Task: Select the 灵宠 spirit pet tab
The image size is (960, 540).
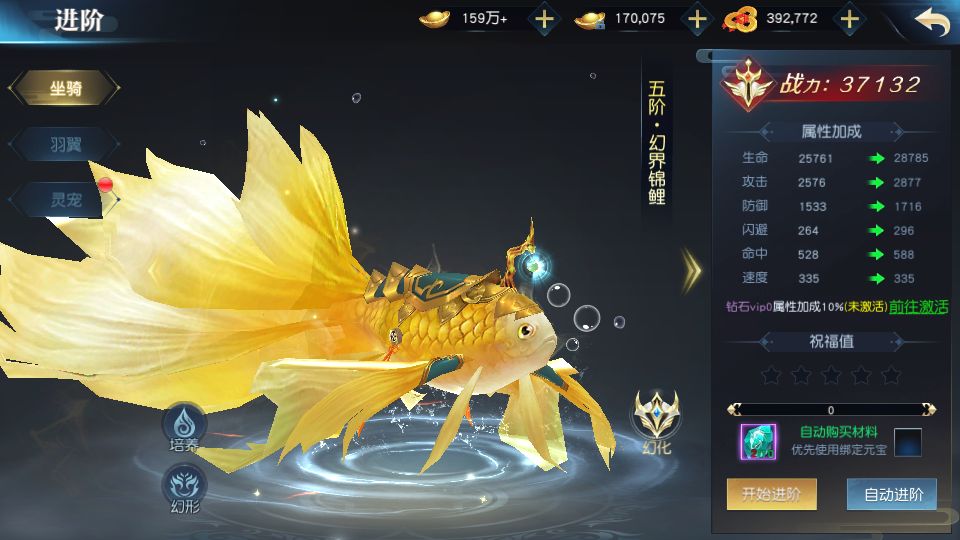Action: pyautogui.click(x=66, y=200)
